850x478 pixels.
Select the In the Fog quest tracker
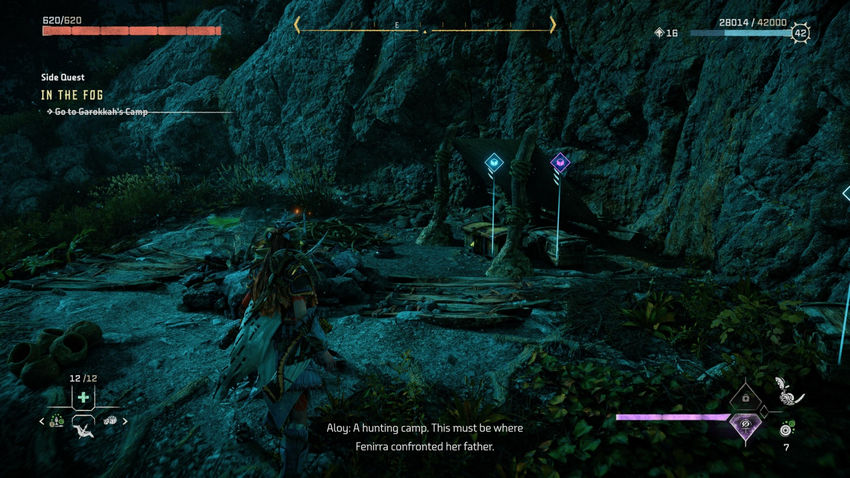pyautogui.click(x=72, y=95)
